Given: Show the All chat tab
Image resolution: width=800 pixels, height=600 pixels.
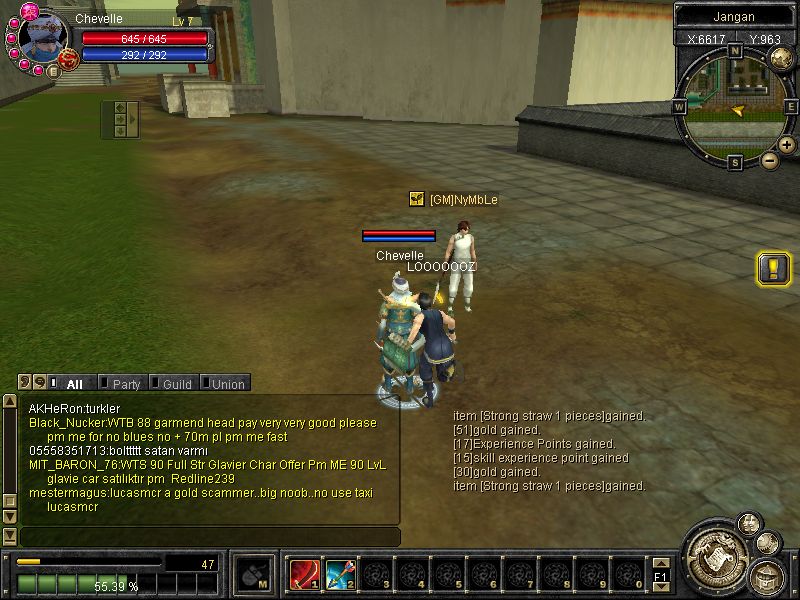Looking at the screenshot, I should coord(74,384).
